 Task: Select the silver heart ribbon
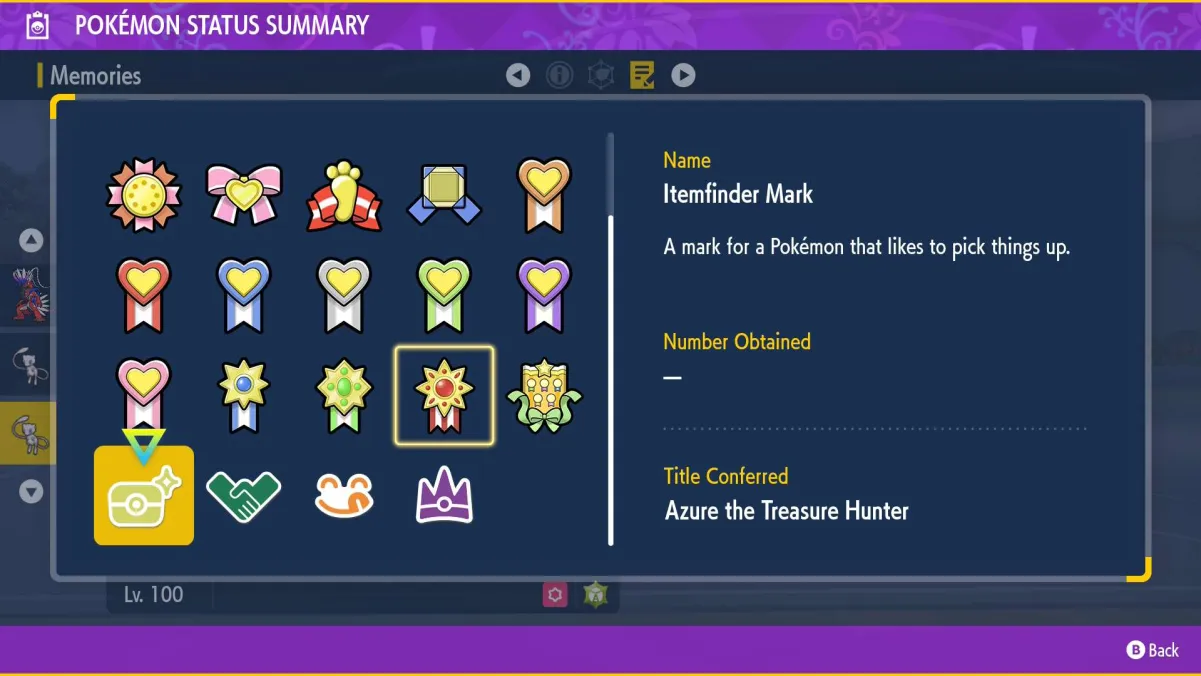[344, 296]
